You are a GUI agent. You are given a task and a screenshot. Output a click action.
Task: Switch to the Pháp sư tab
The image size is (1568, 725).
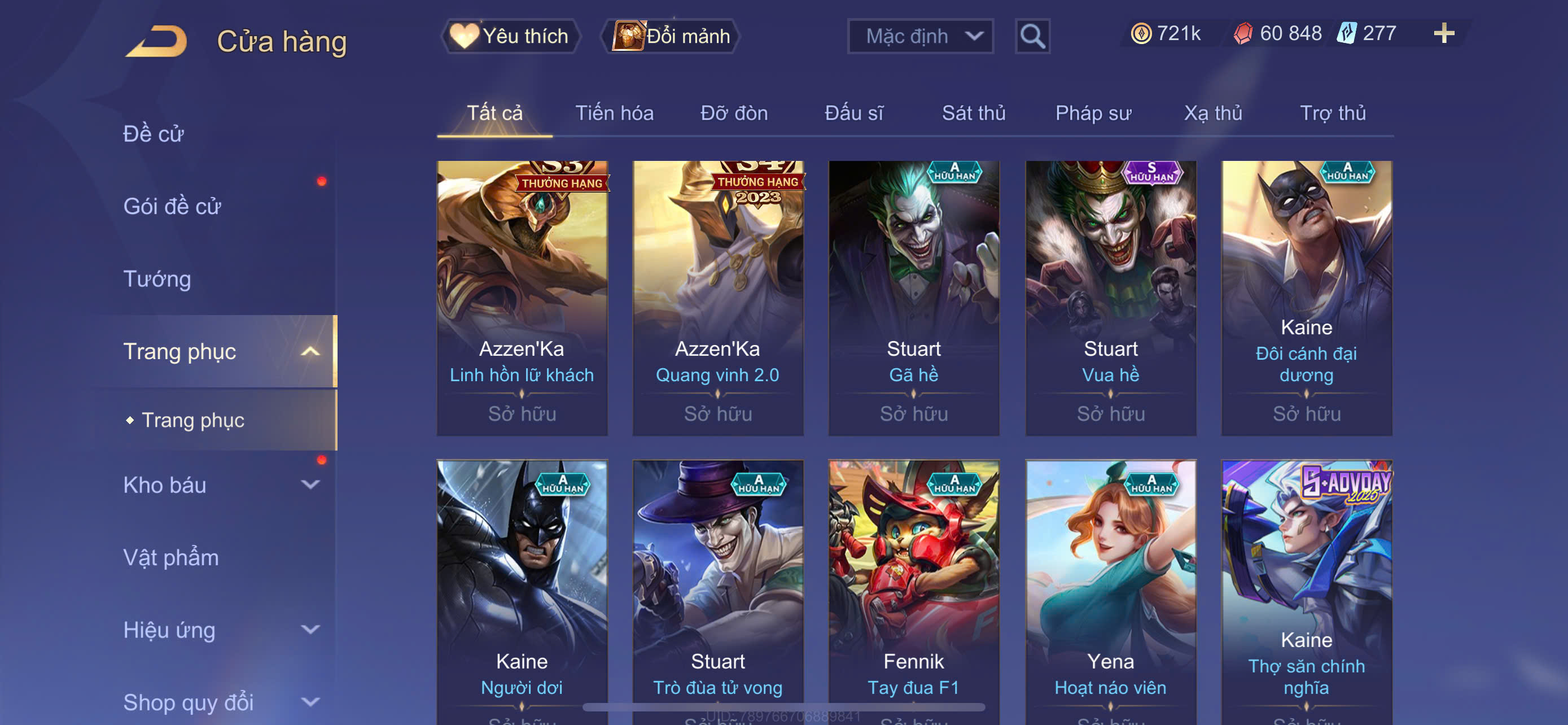pyautogui.click(x=1093, y=113)
